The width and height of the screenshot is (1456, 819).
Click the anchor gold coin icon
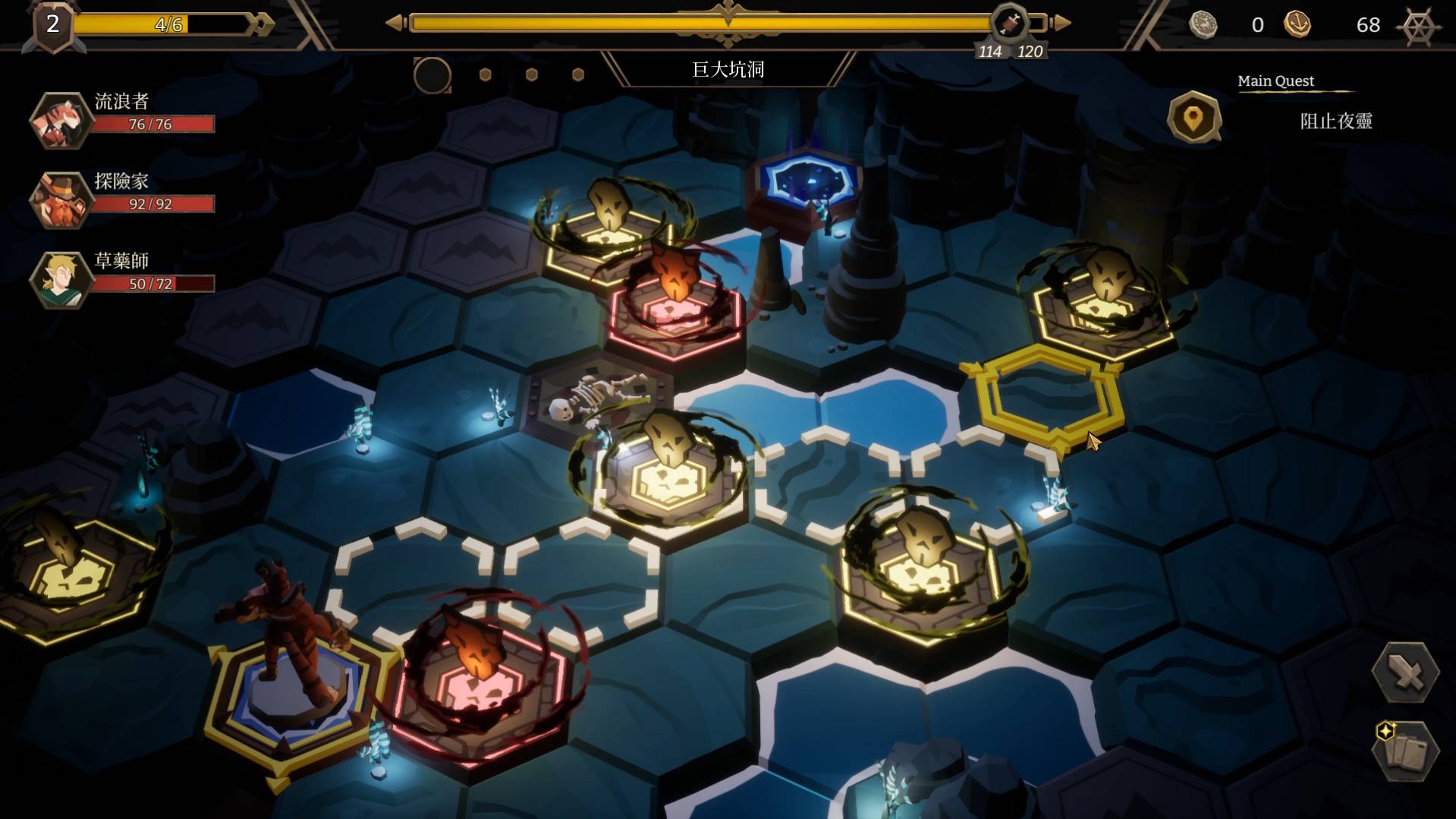click(x=1297, y=25)
